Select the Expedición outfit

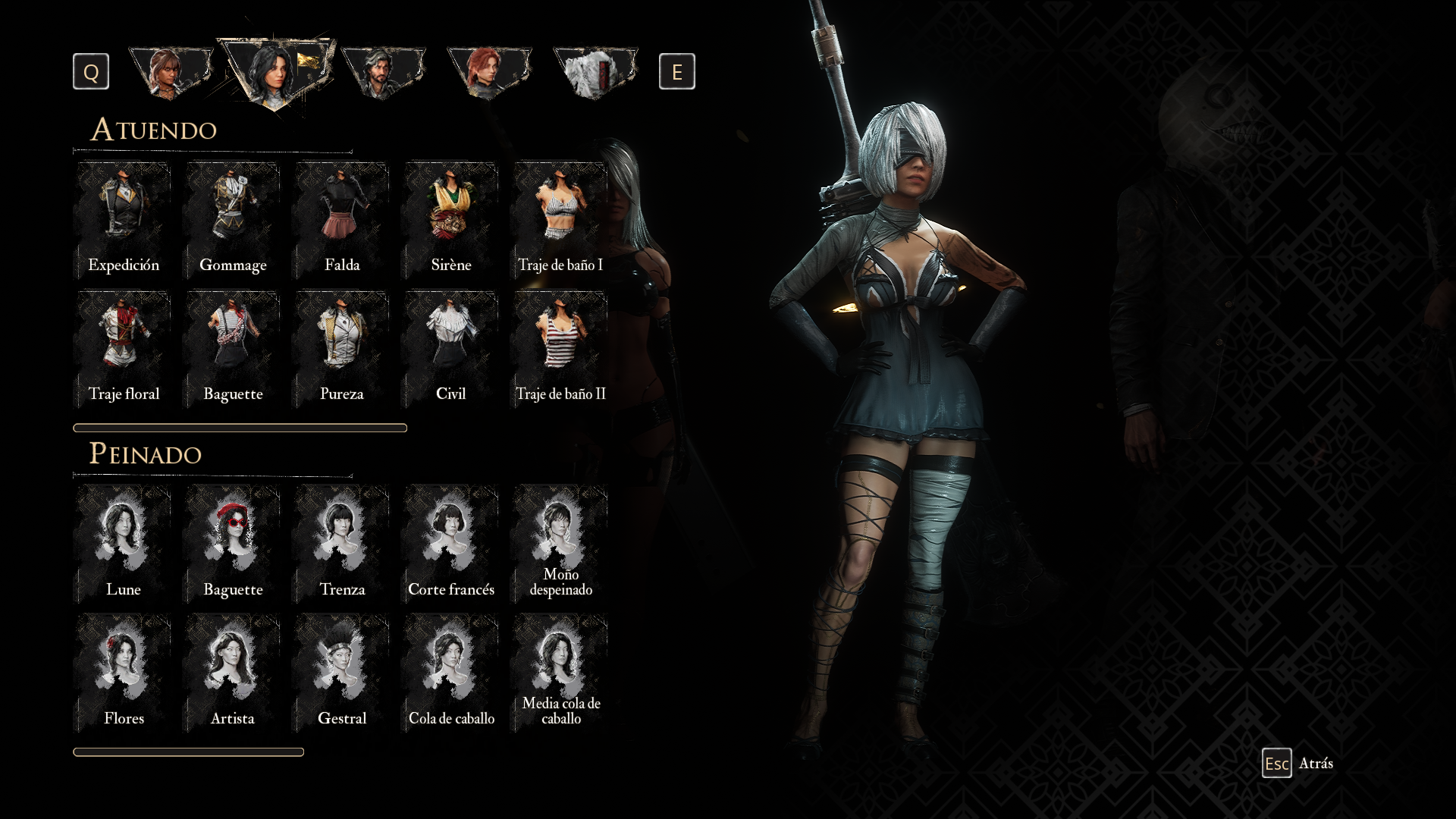click(124, 220)
